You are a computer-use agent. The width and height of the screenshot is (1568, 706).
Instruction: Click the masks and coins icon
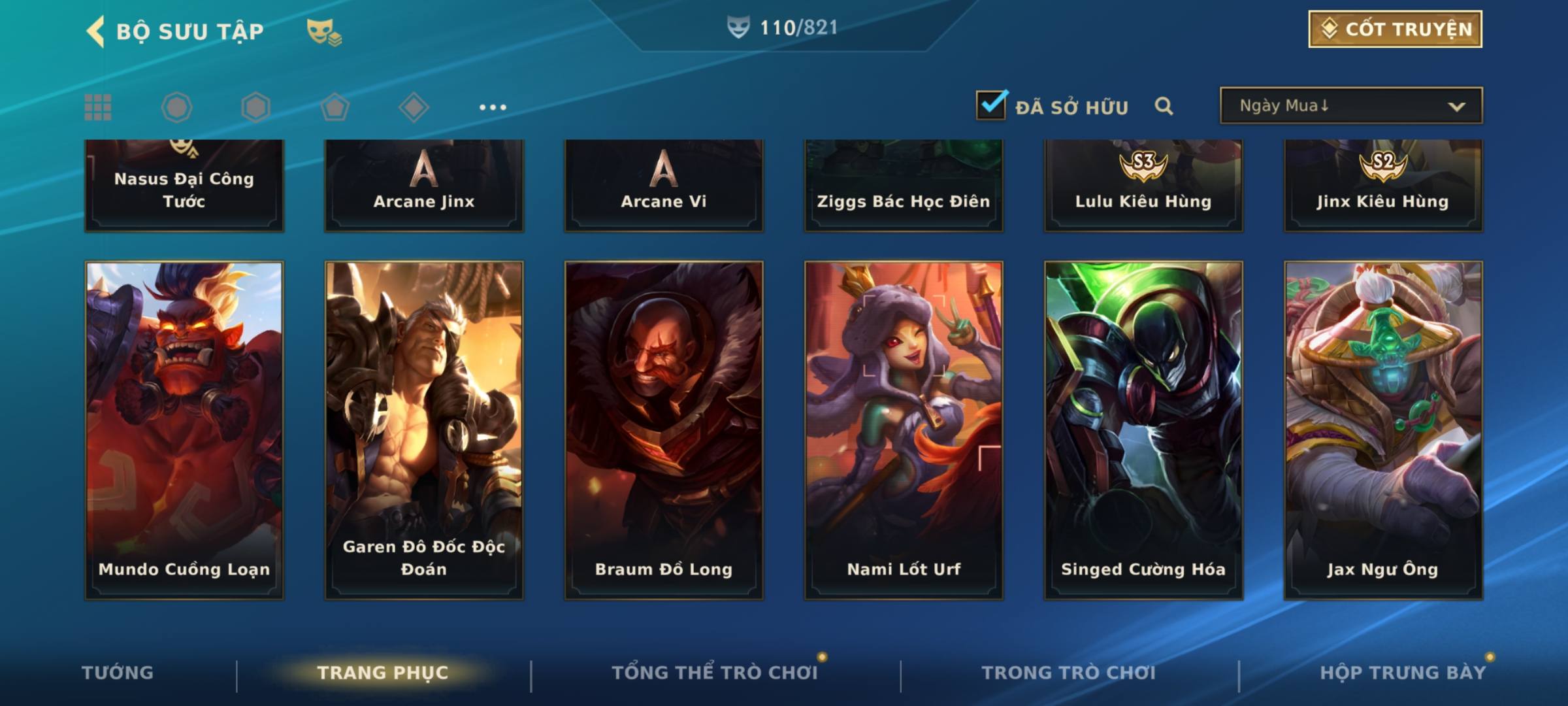tap(324, 31)
